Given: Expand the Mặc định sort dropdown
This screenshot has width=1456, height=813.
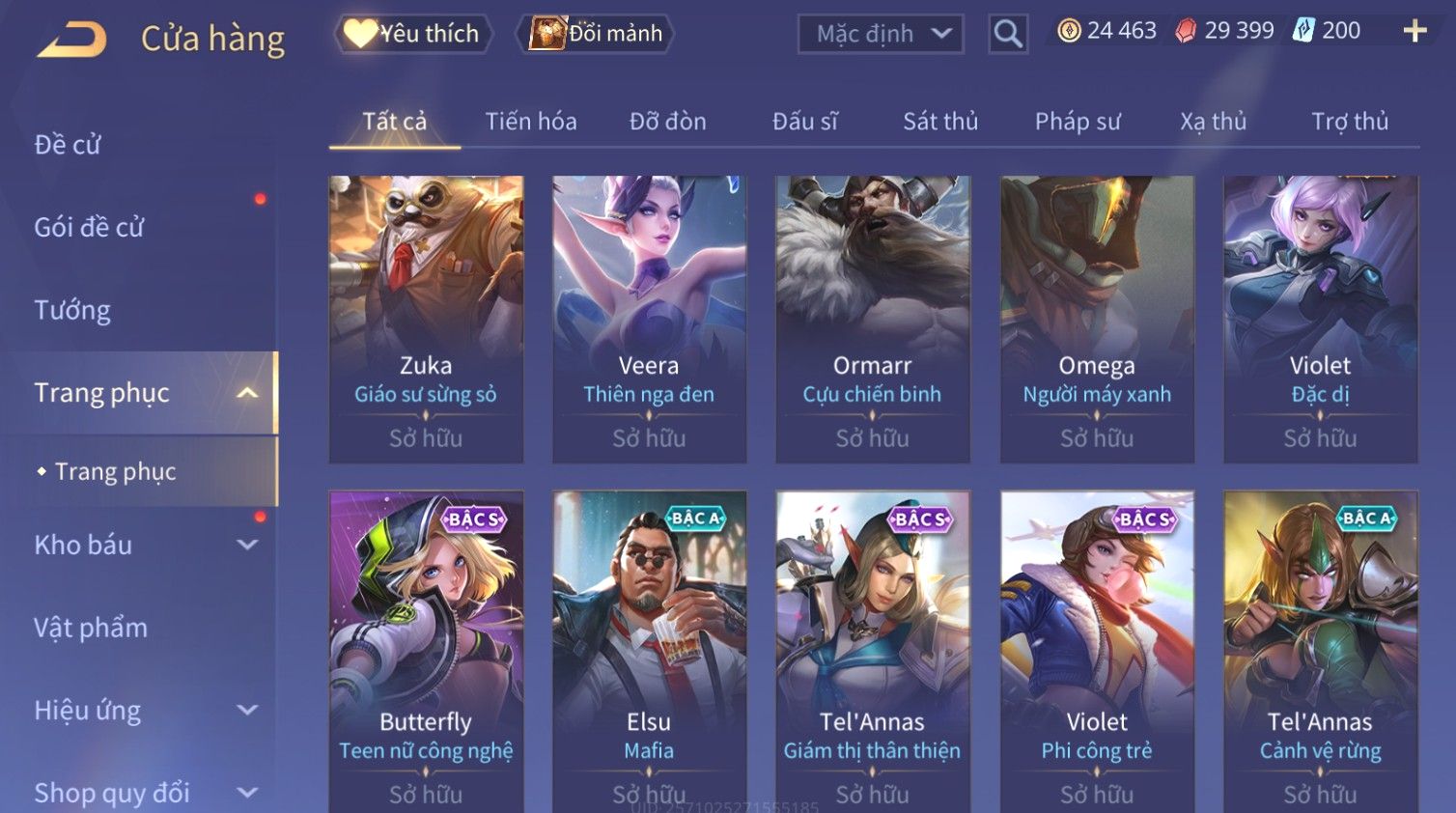Looking at the screenshot, I should (881, 34).
